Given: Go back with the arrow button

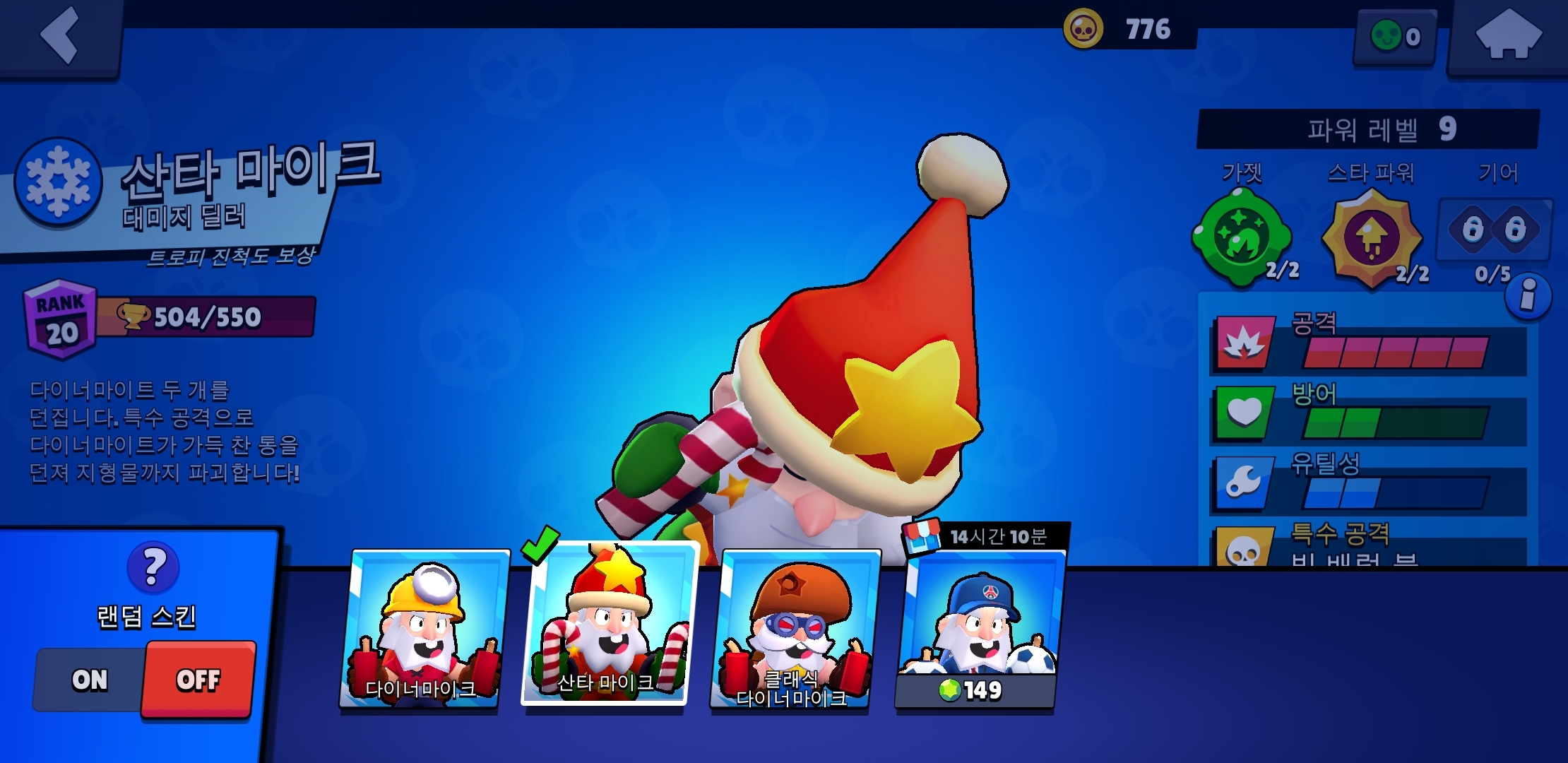Looking at the screenshot, I should (x=61, y=35).
